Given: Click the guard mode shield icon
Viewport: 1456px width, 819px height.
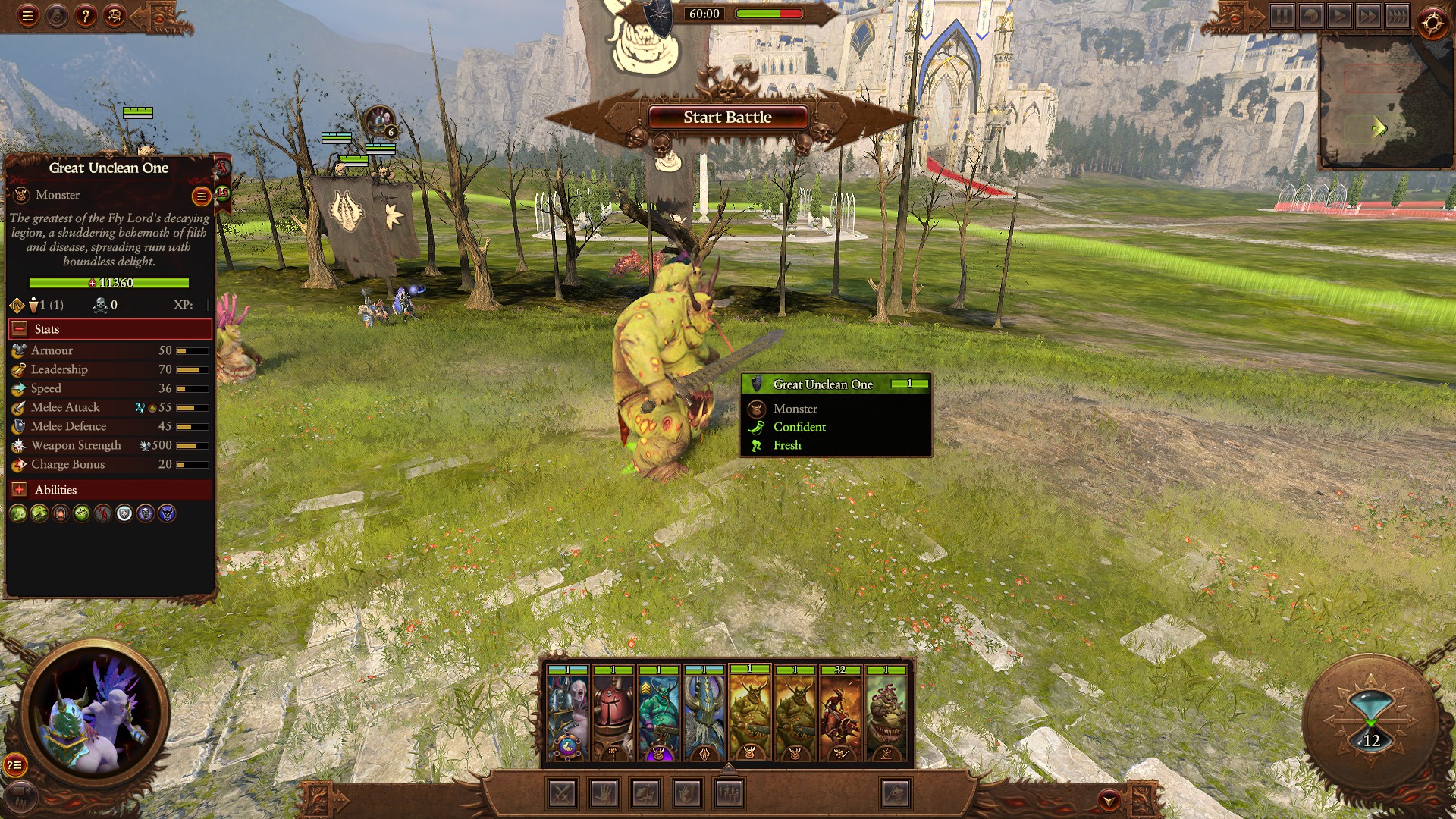Looking at the screenshot, I should tap(687, 795).
